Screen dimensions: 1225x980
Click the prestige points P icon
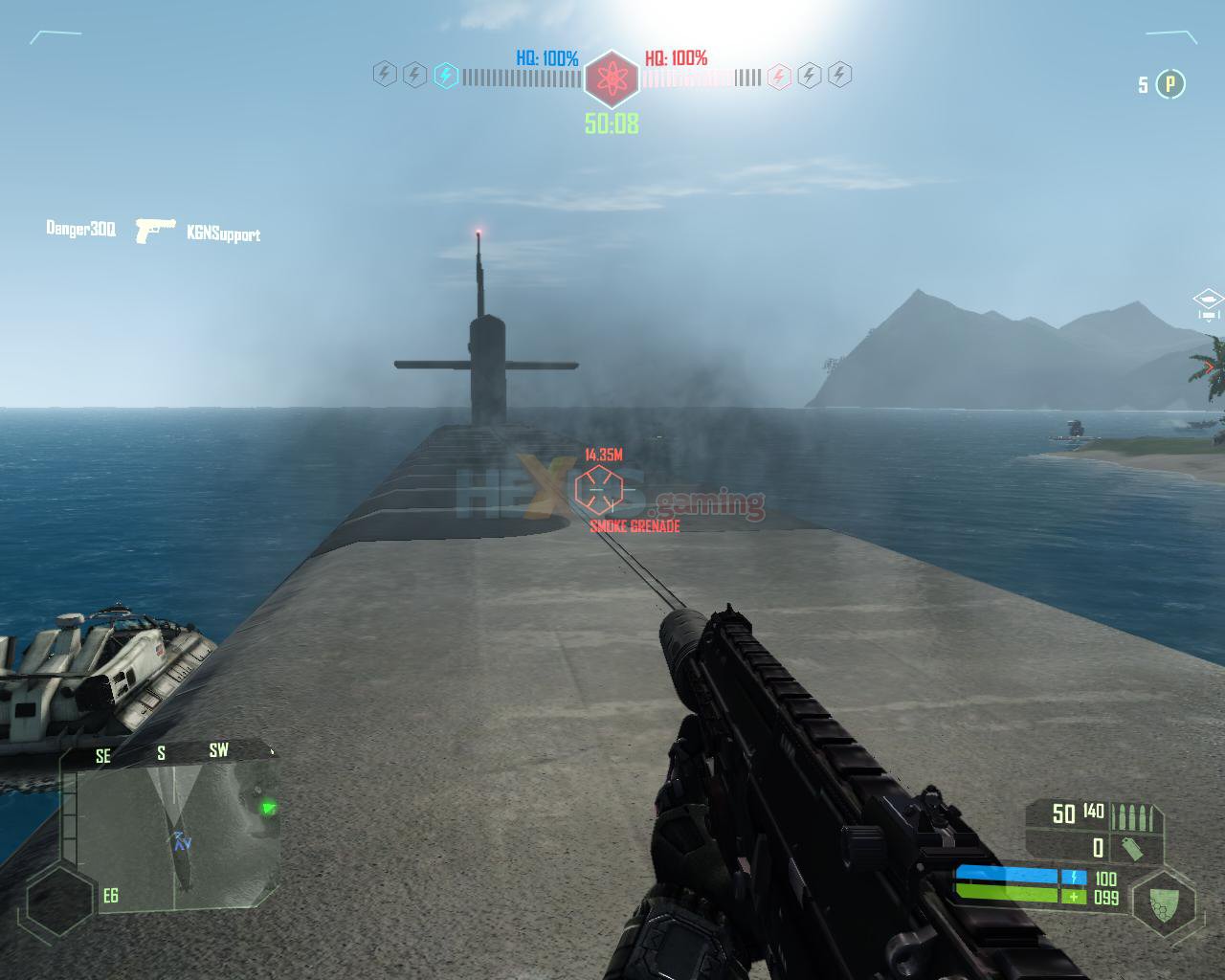pos(1169,84)
